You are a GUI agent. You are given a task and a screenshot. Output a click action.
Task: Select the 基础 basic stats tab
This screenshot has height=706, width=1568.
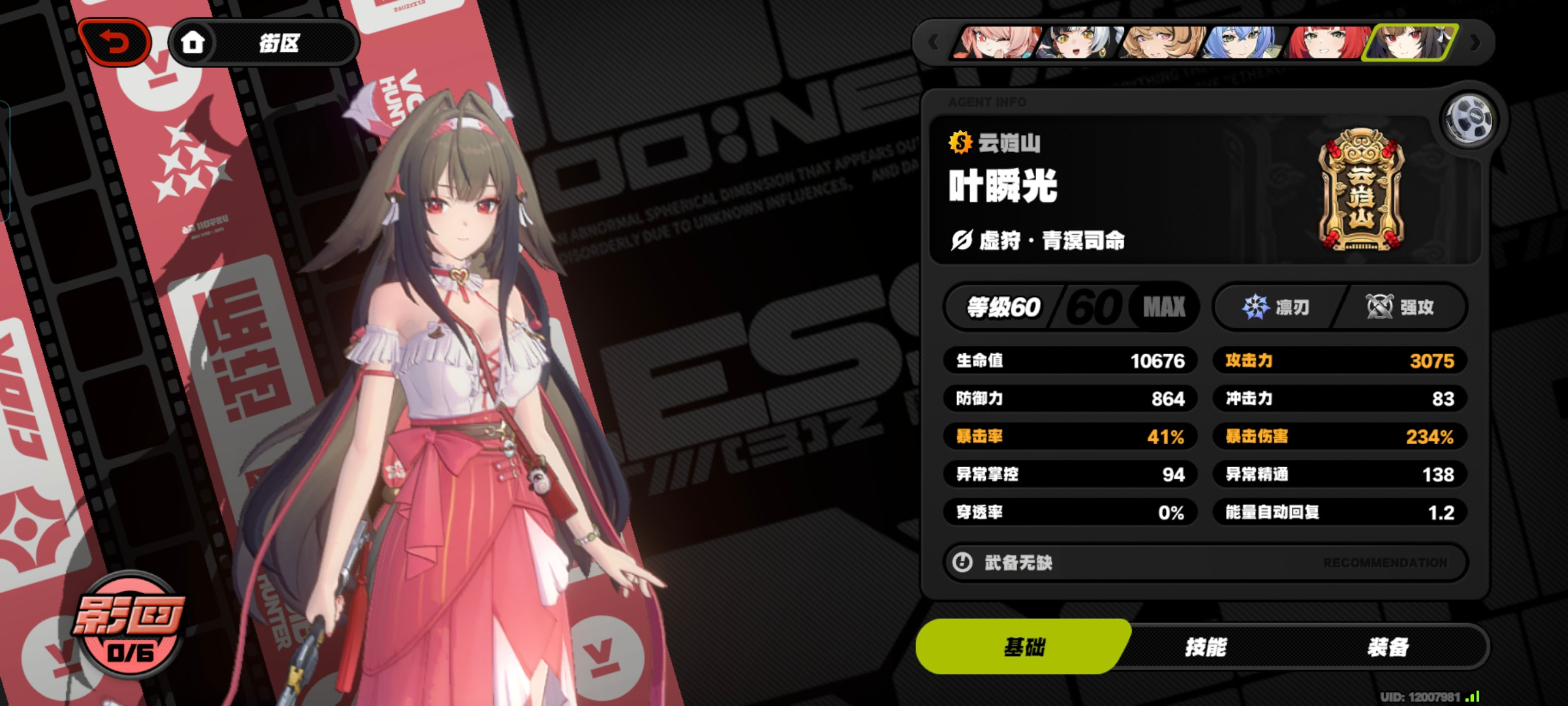coord(1024,647)
